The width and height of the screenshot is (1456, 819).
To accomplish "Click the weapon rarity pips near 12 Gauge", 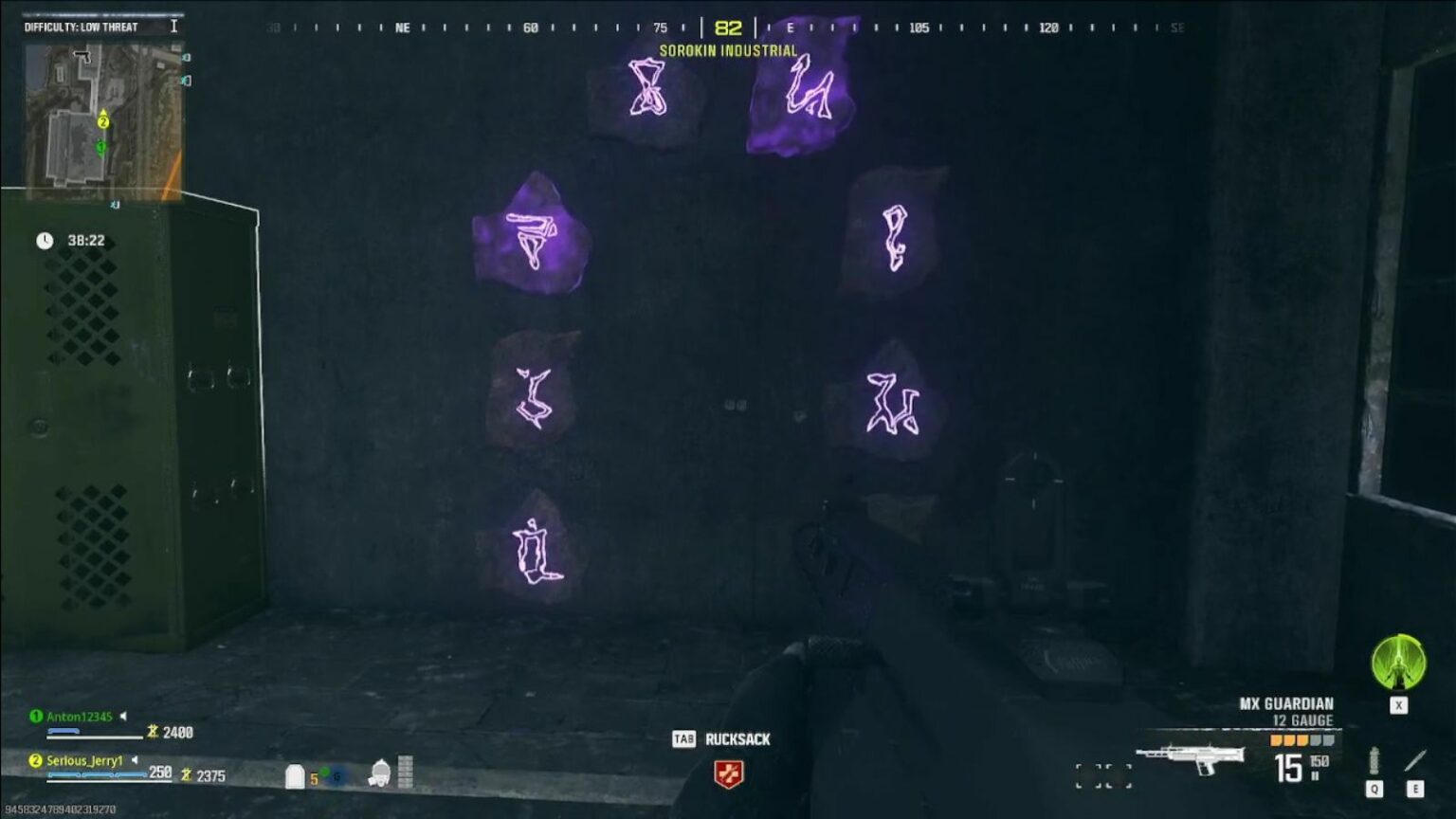I will point(1302,739).
